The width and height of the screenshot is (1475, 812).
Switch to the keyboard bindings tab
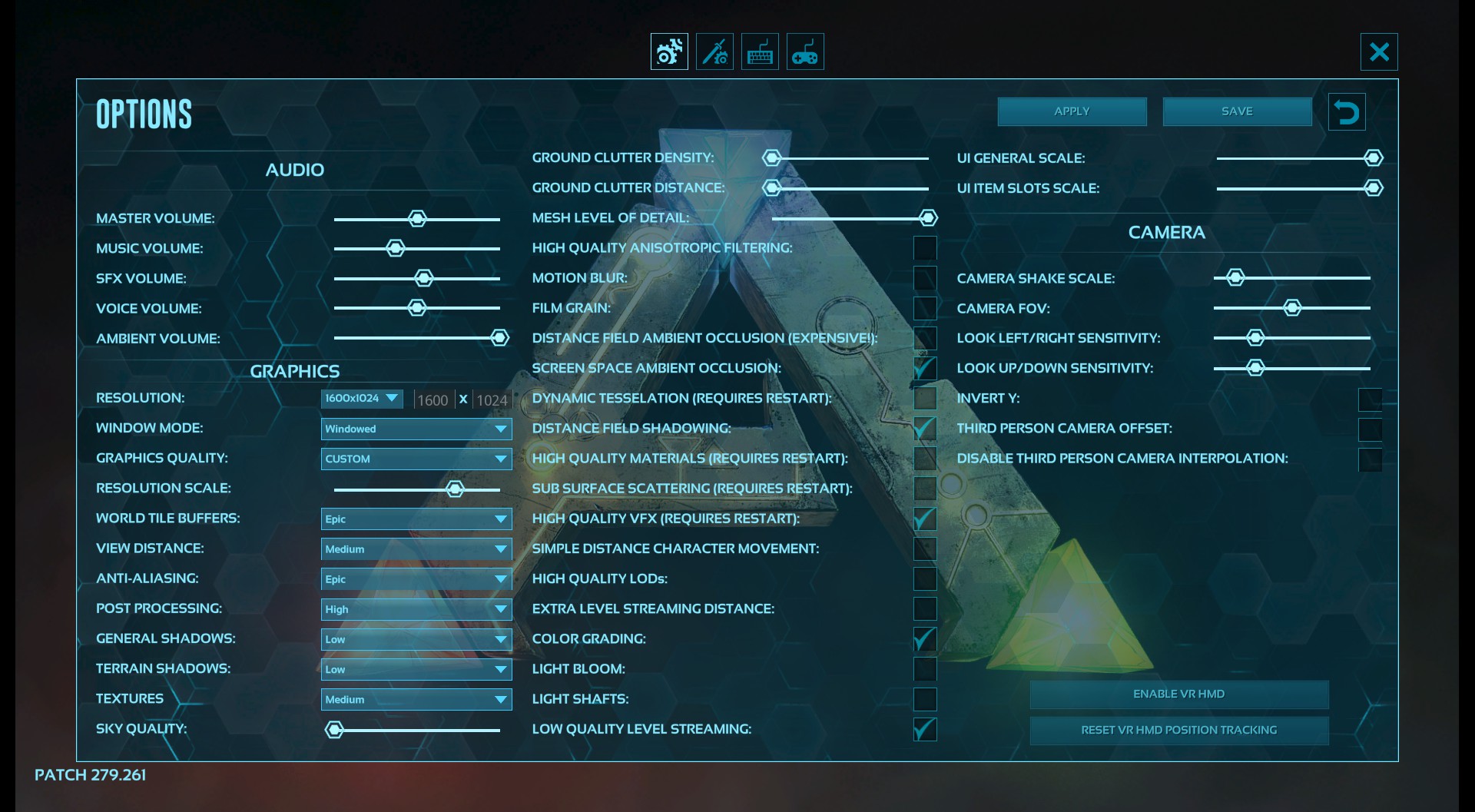point(760,52)
